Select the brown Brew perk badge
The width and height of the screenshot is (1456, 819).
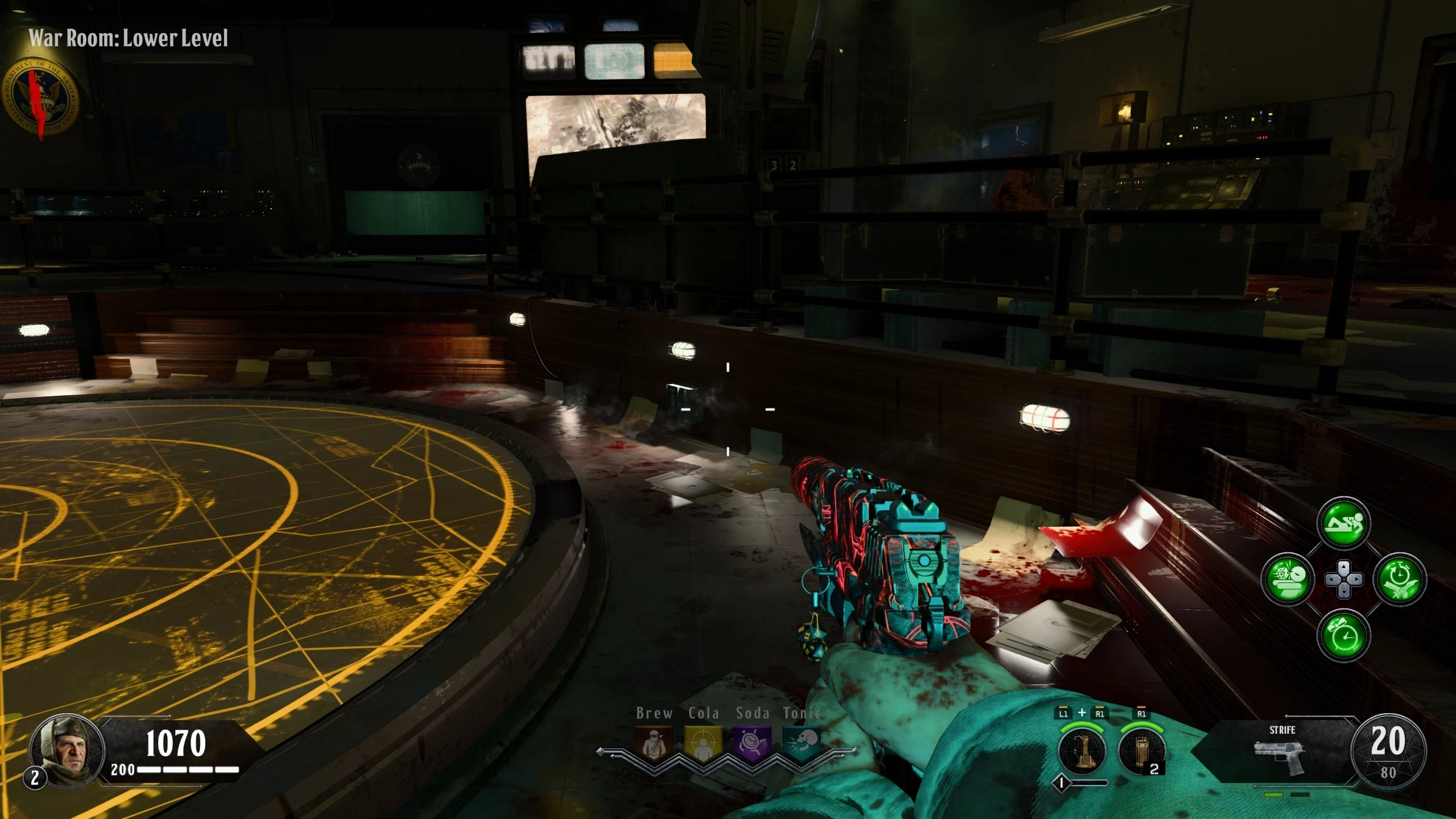(x=653, y=744)
